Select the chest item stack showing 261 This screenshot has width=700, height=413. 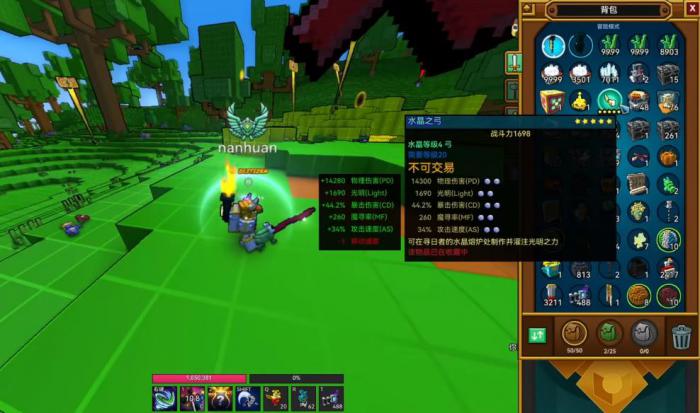[x=668, y=128]
